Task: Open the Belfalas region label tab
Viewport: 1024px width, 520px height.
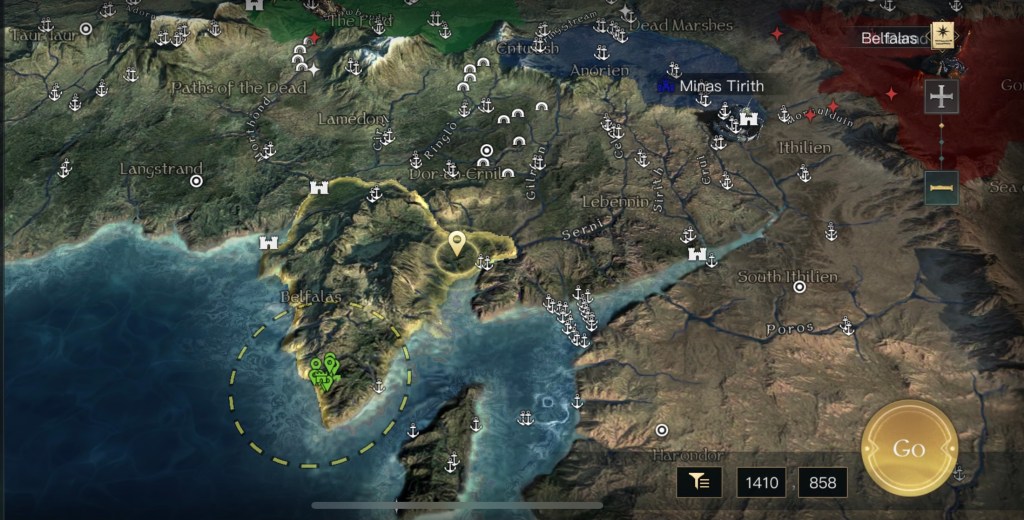Action: pyautogui.click(x=888, y=38)
